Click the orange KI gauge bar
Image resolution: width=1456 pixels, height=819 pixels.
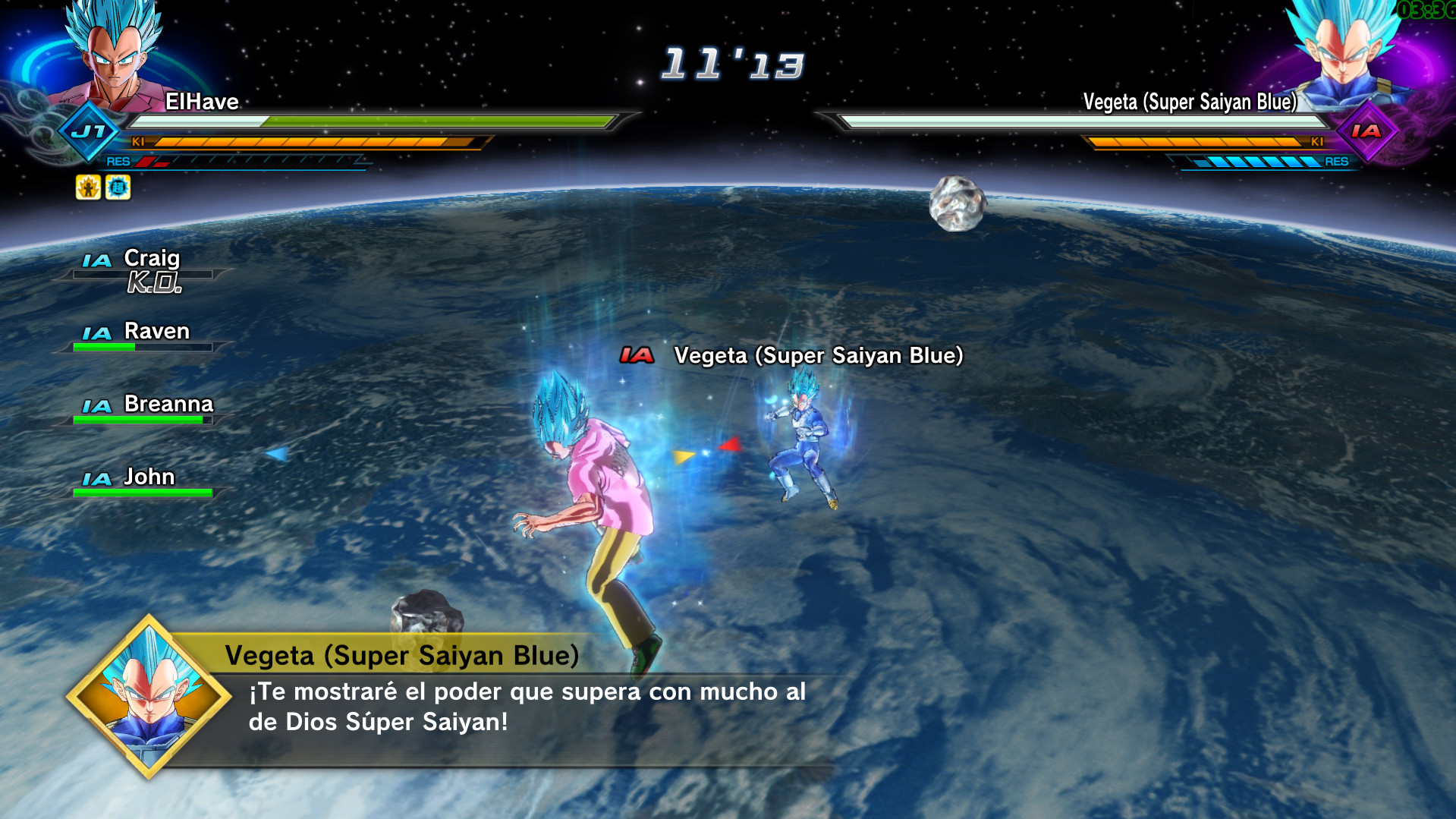pos(319,143)
